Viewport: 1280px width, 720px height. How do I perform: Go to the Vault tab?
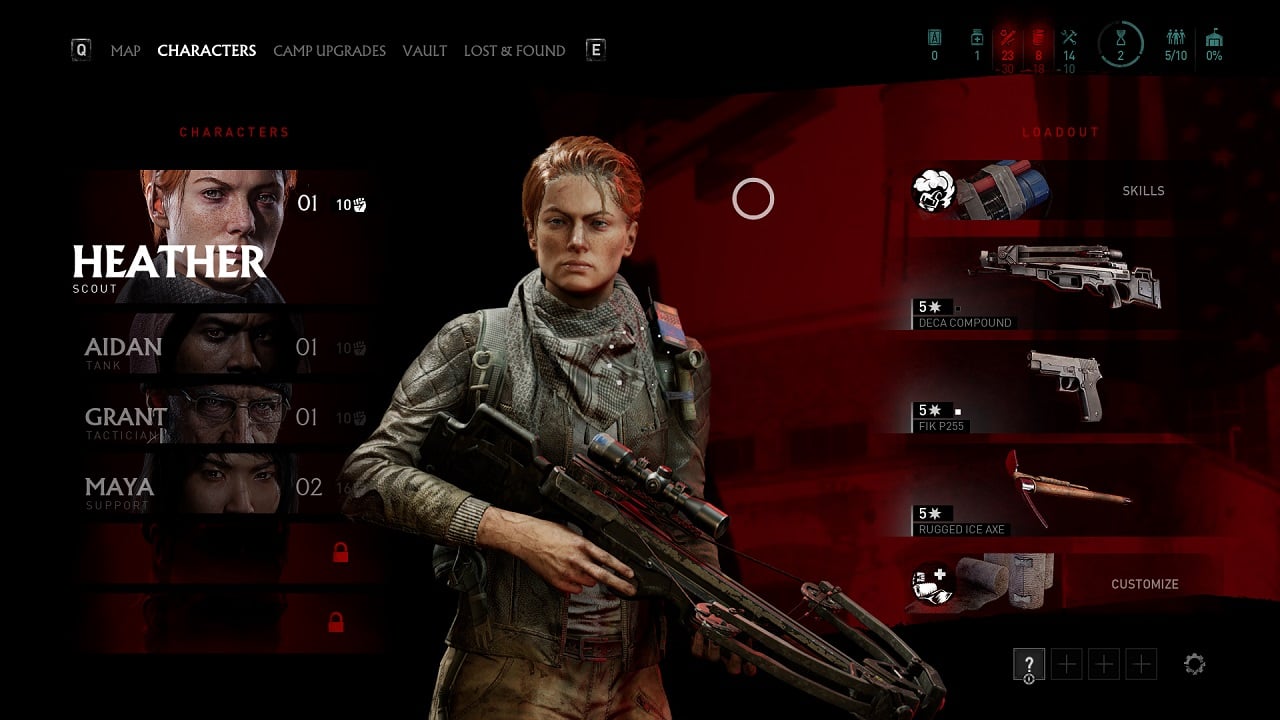click(x=425, y=51)
